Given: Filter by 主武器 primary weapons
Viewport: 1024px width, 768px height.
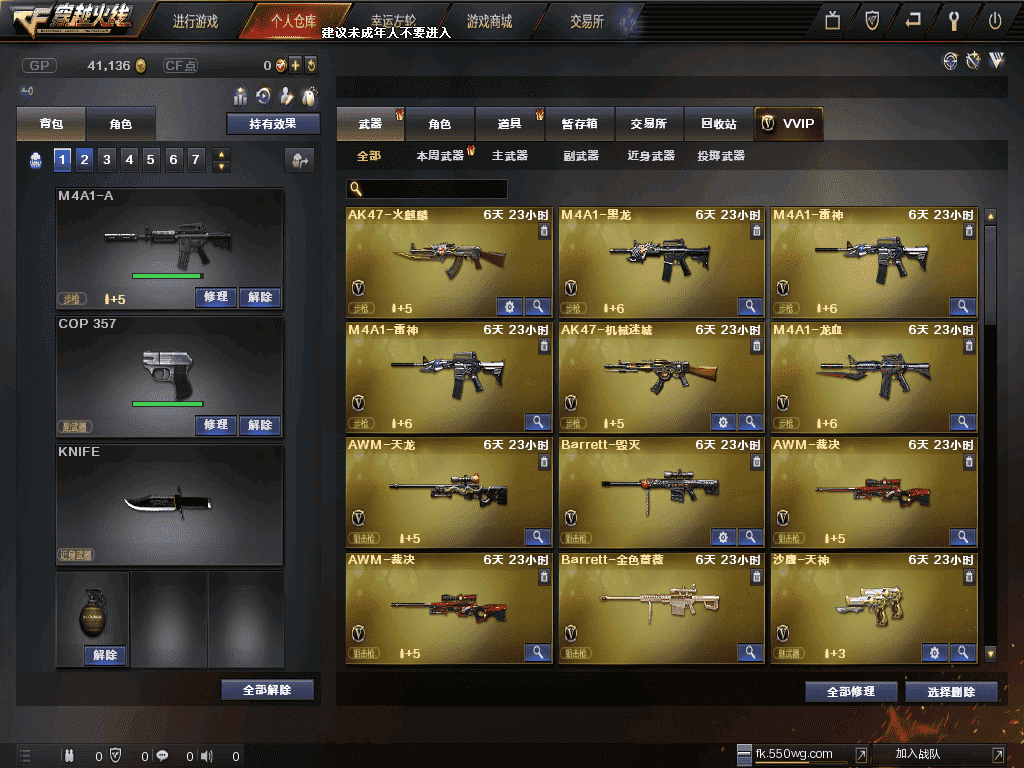Looking at the screenshot, I should (510, 156).
